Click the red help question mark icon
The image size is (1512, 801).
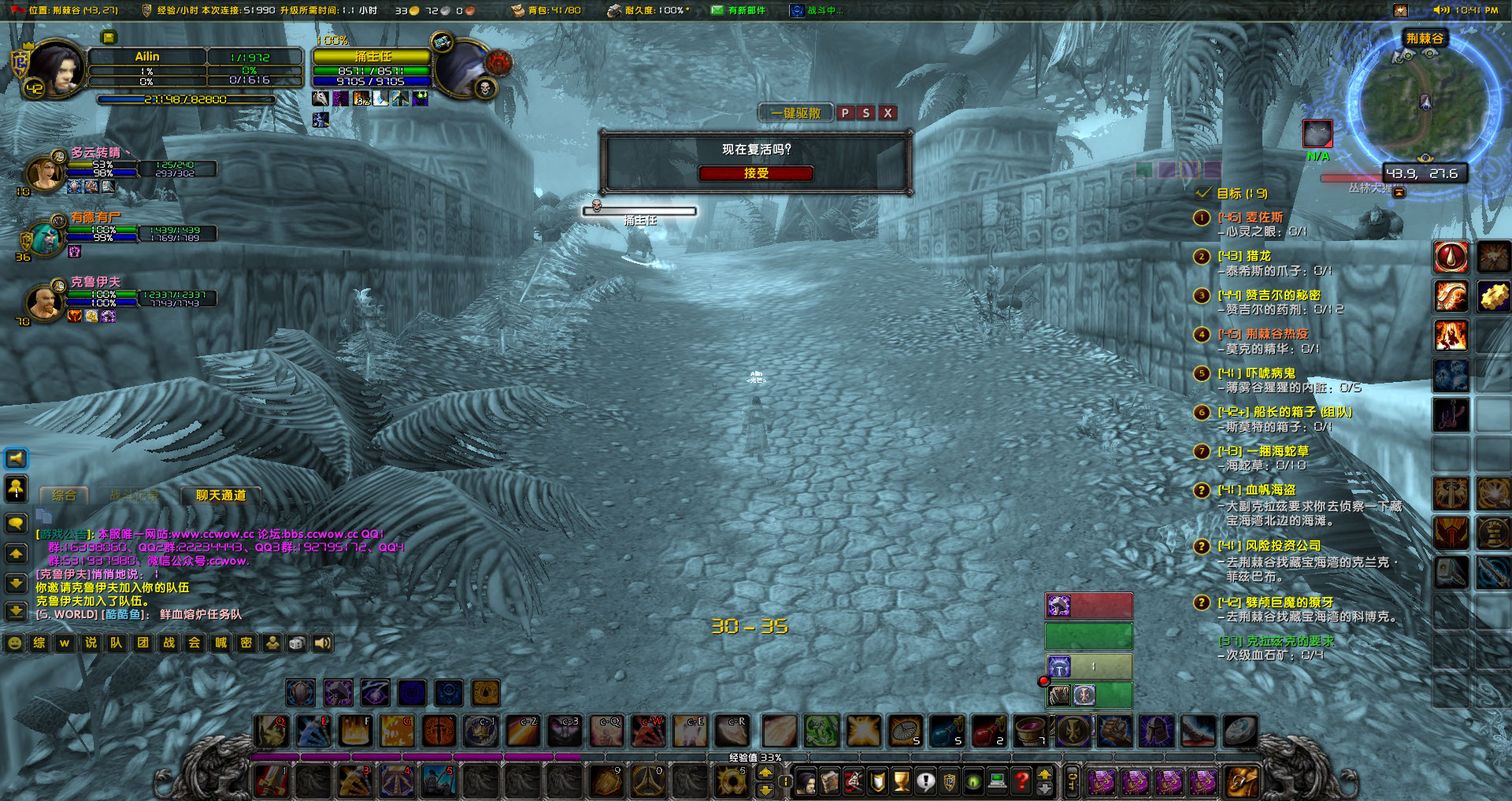pos(1021,780)
